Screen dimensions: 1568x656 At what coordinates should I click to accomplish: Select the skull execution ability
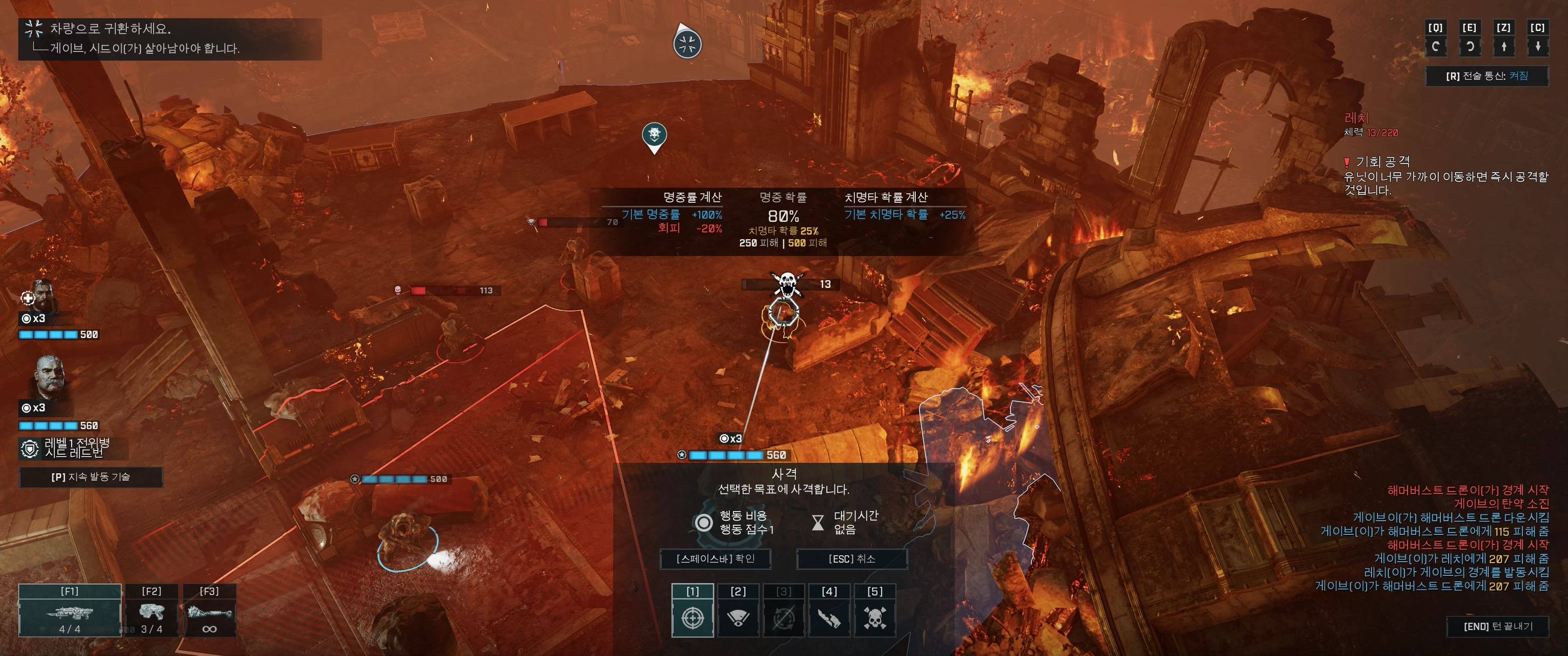pyautogui.click(x=875, y=611)
